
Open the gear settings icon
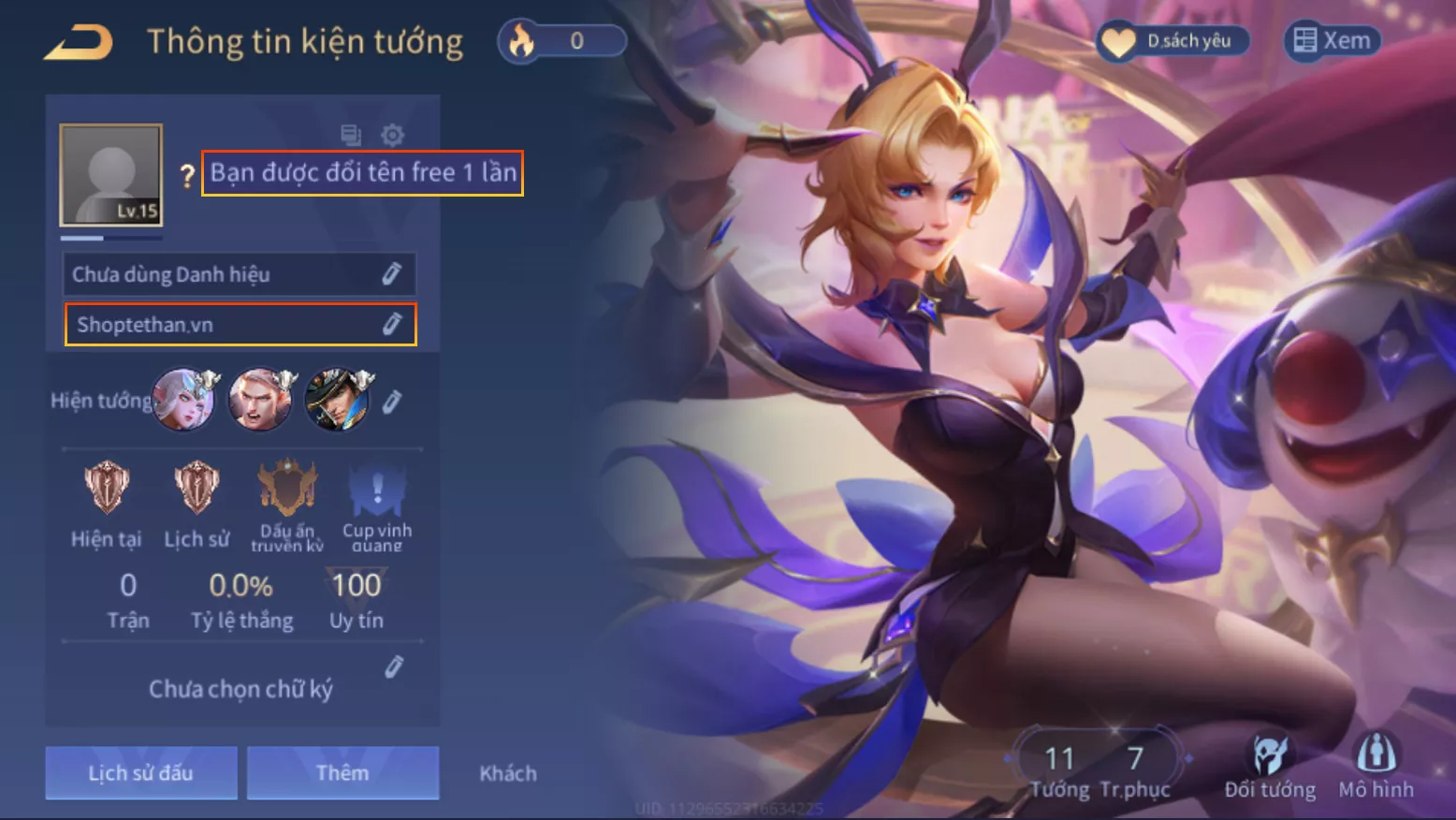coord(393,135)
